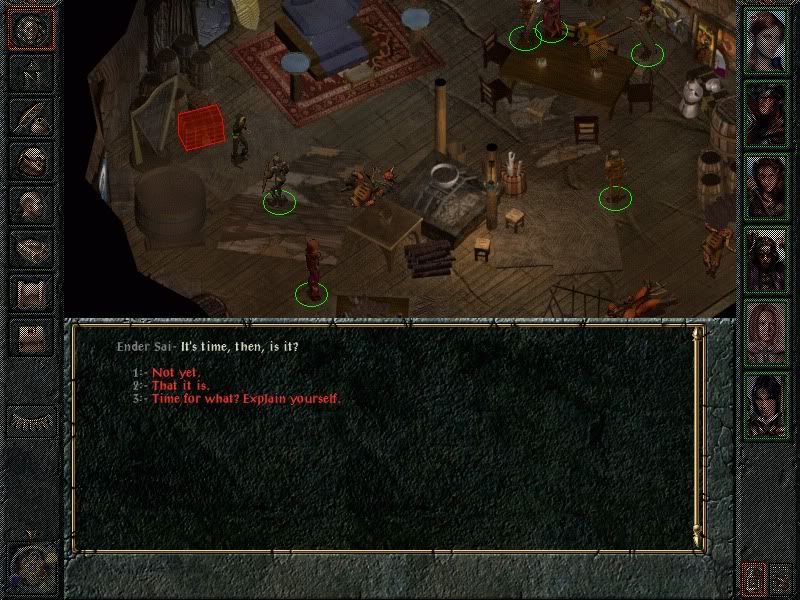The width and height of the screenshot is (800, 600).
Task: Select the dialogue option "That it is."
Action: (x=180, y=385)
